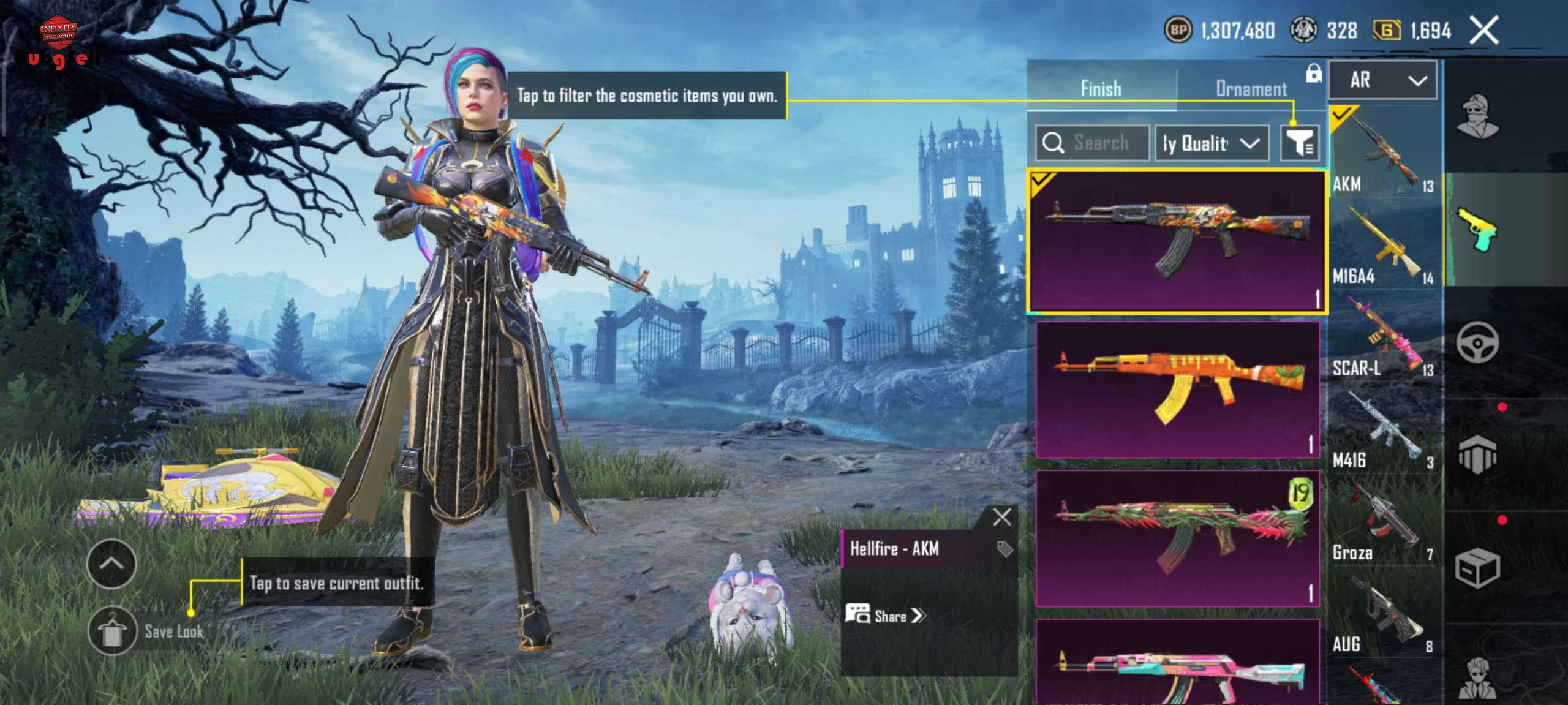Choose the M16A4 weapon entry
The image size is (1568, 705).
1383,245
